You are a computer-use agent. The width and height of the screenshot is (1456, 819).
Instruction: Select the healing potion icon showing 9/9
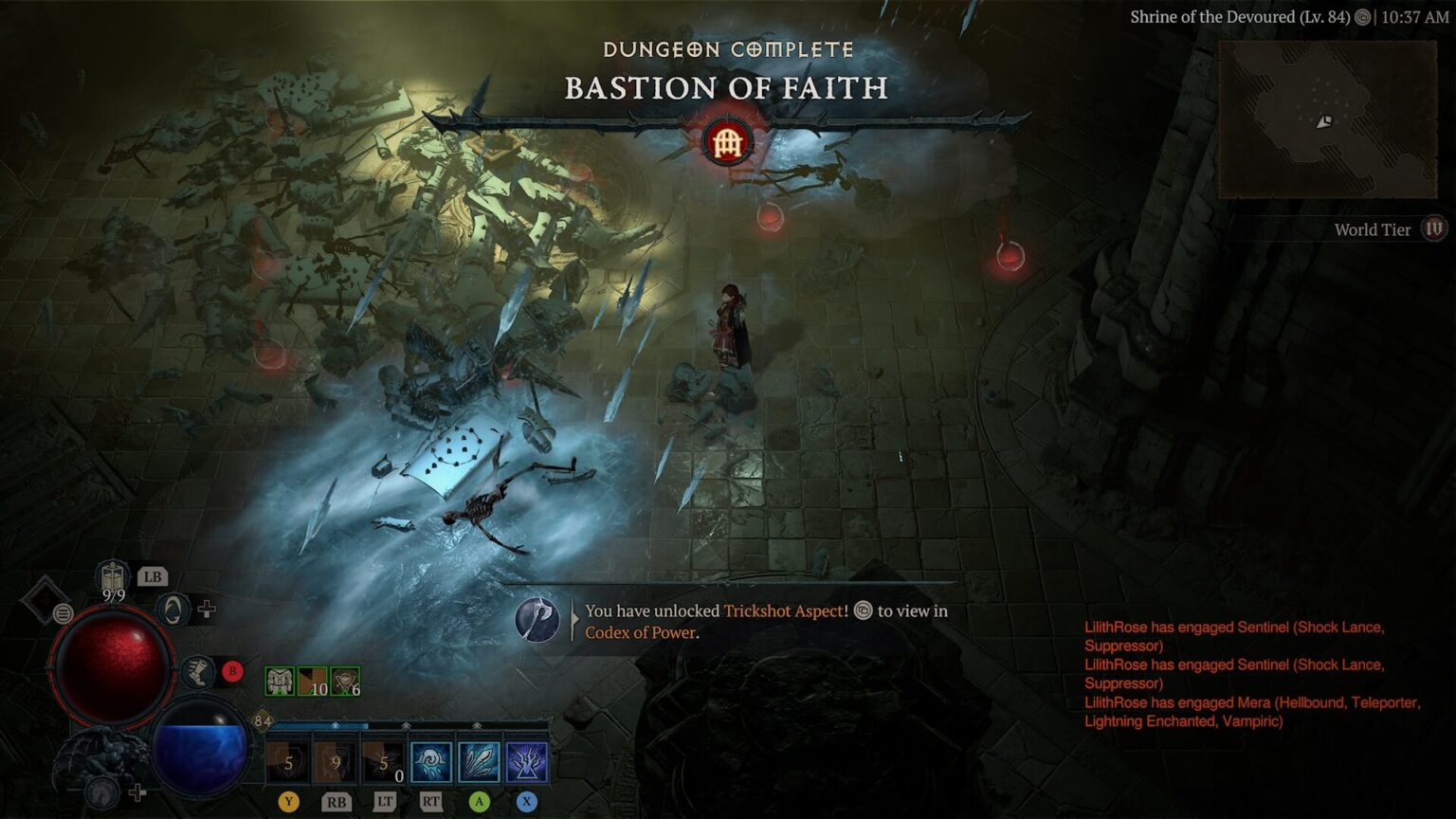[x=113, y=576]
